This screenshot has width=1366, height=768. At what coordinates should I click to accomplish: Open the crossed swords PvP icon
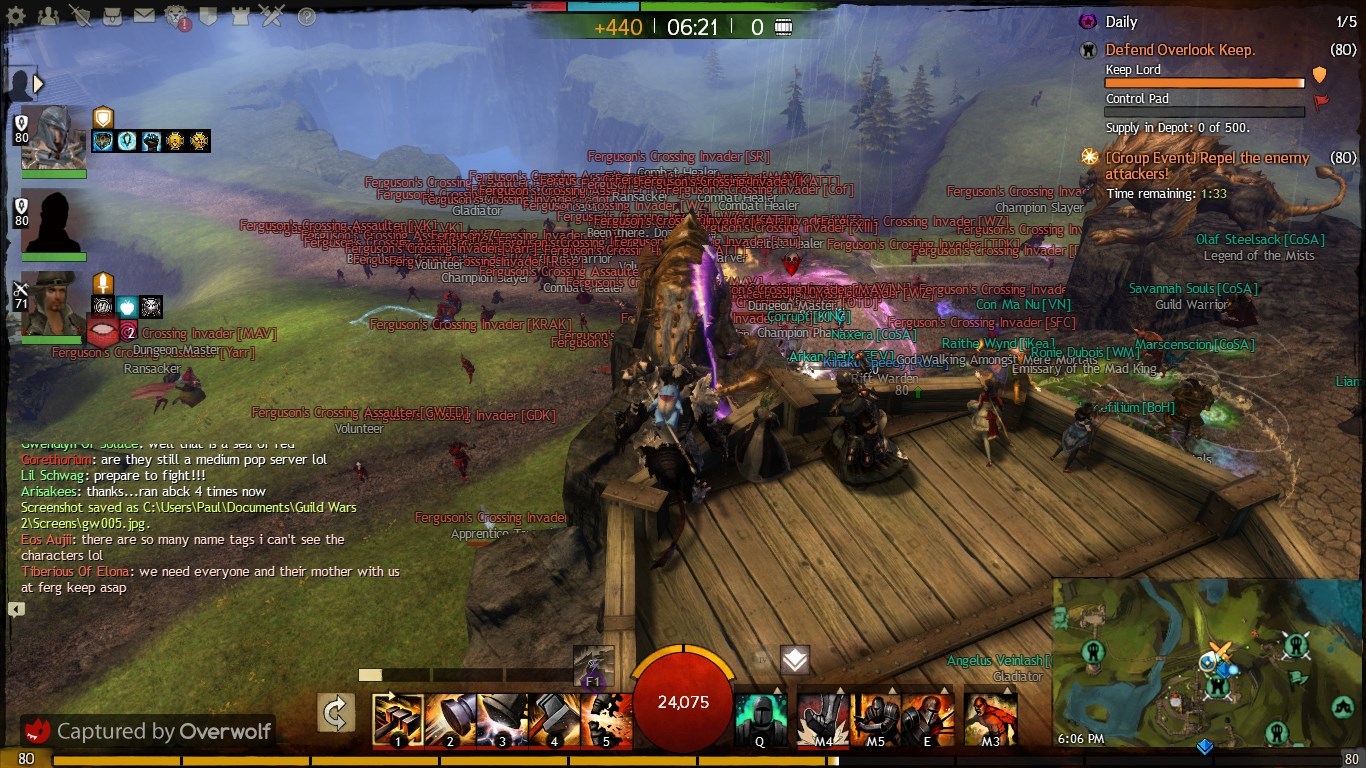pos(271,16)
